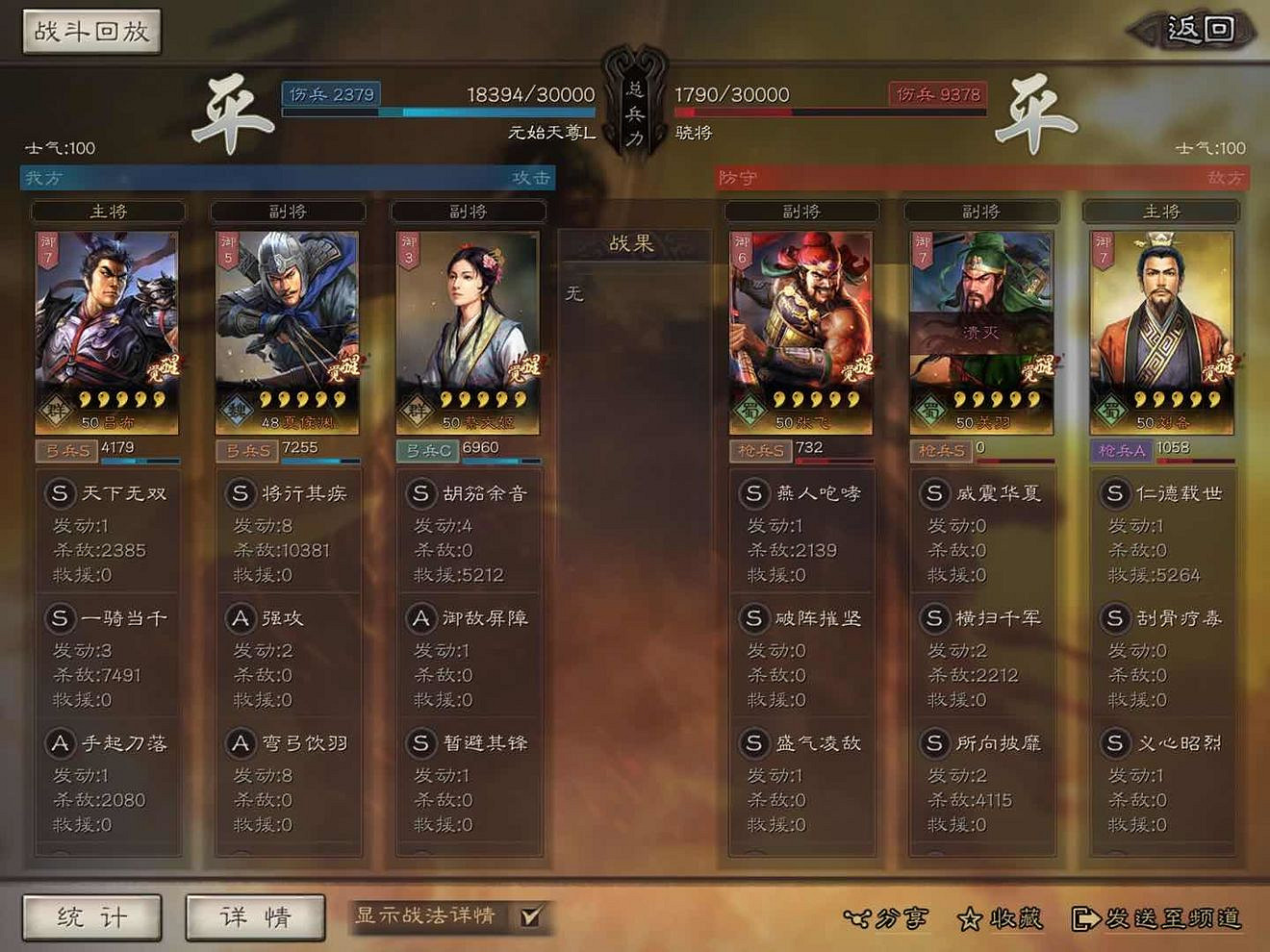Switch to the 统计 tab
This screenshot has height=952, width=1270.
coord(91,916)
